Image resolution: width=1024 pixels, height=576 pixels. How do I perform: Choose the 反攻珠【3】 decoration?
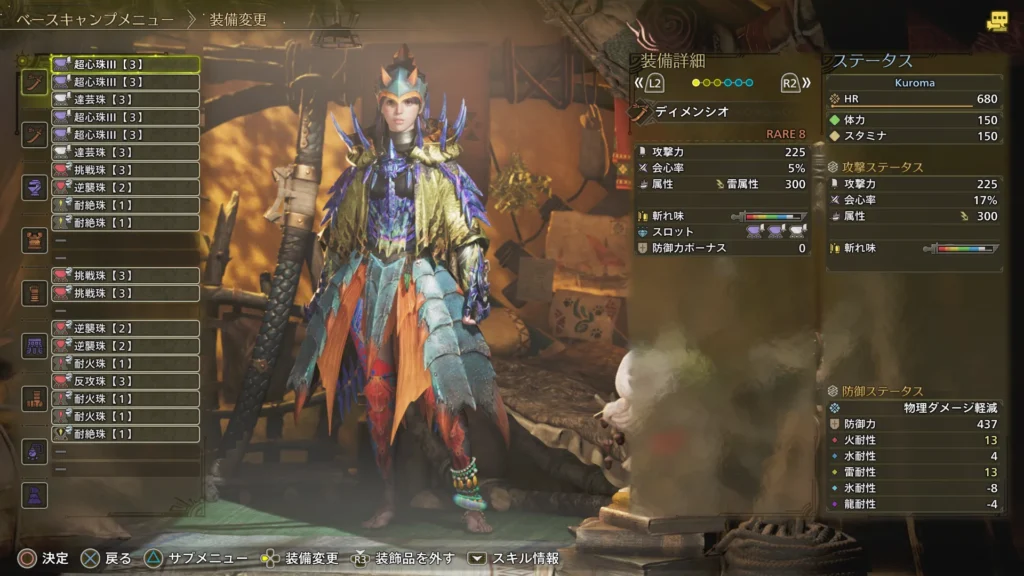pos(125,381)
